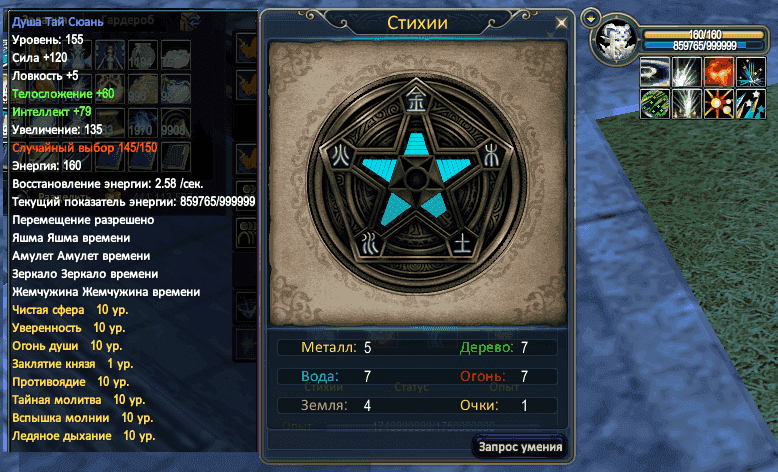Use the blue firework sparkle skill

click(x=749, y=72)
